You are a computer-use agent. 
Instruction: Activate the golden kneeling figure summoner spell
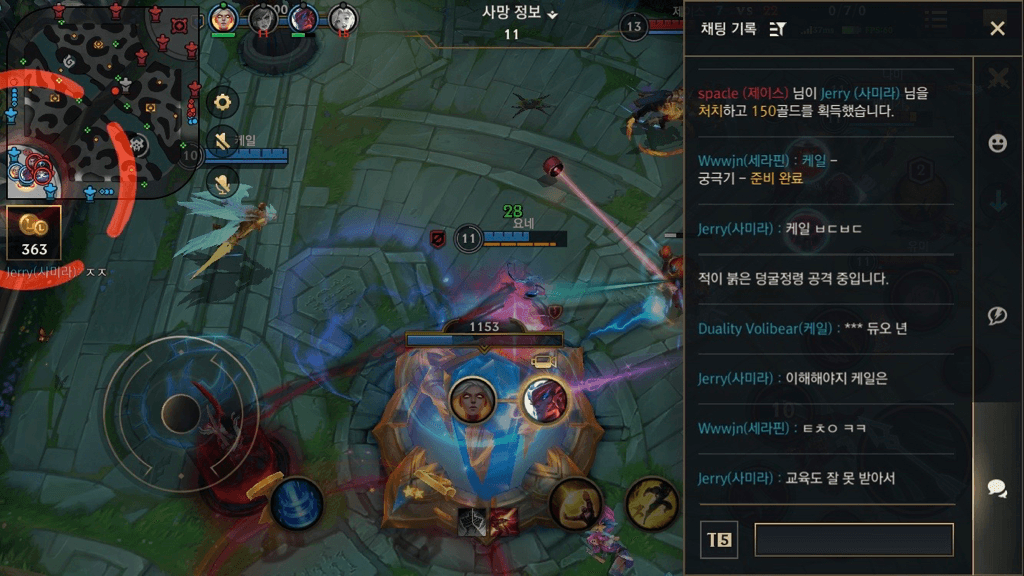(576, 503)
